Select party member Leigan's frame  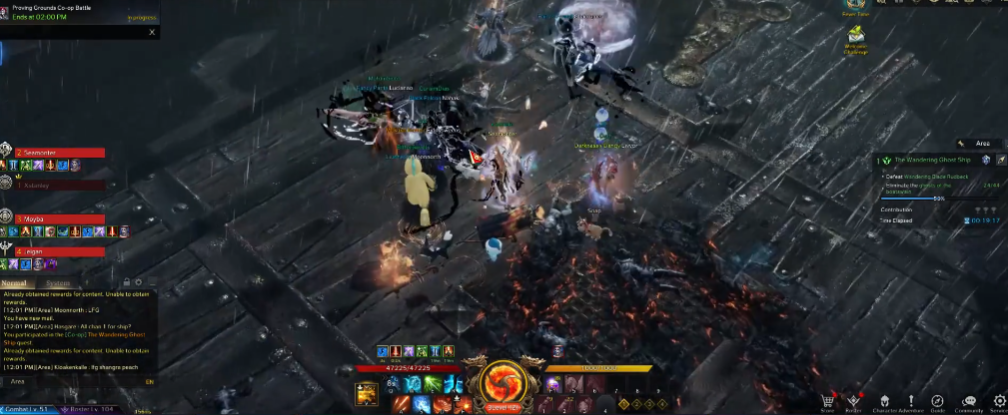(59, 251)
